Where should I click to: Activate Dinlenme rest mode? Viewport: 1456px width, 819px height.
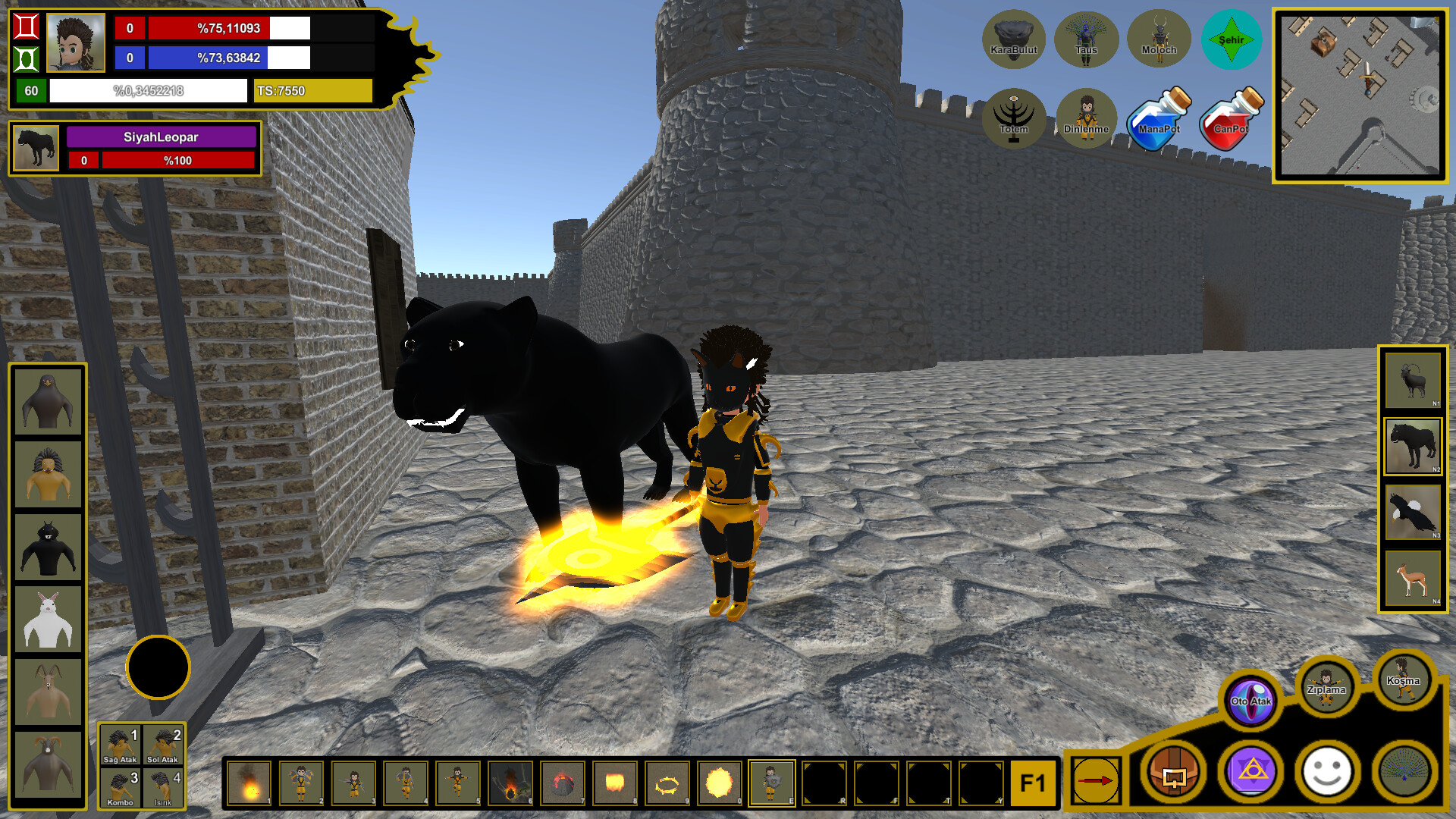tap(1086, 118)
